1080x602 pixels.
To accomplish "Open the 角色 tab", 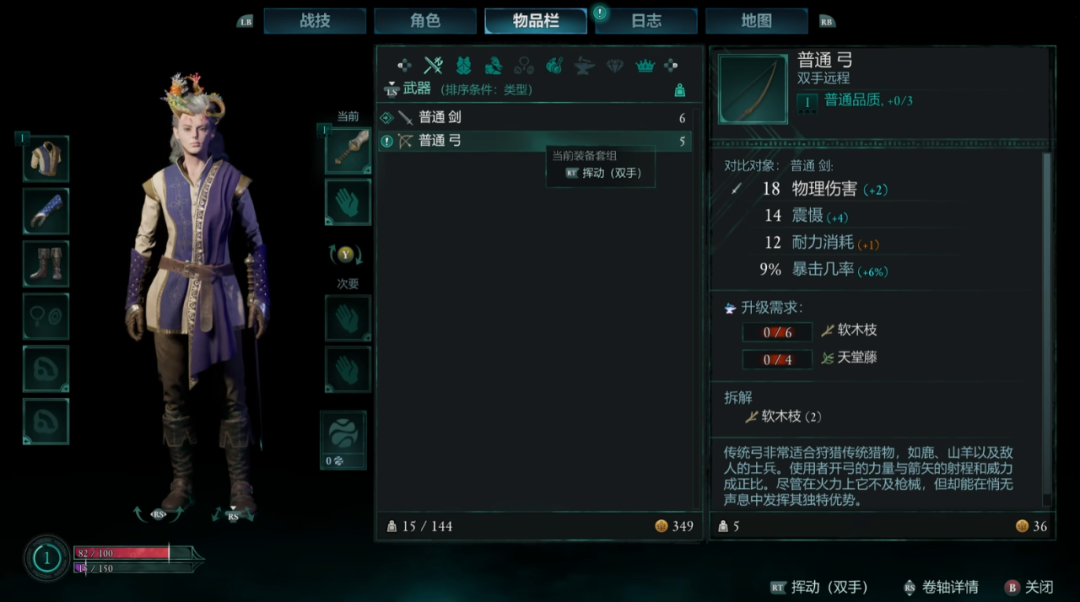I will point(425,21).
